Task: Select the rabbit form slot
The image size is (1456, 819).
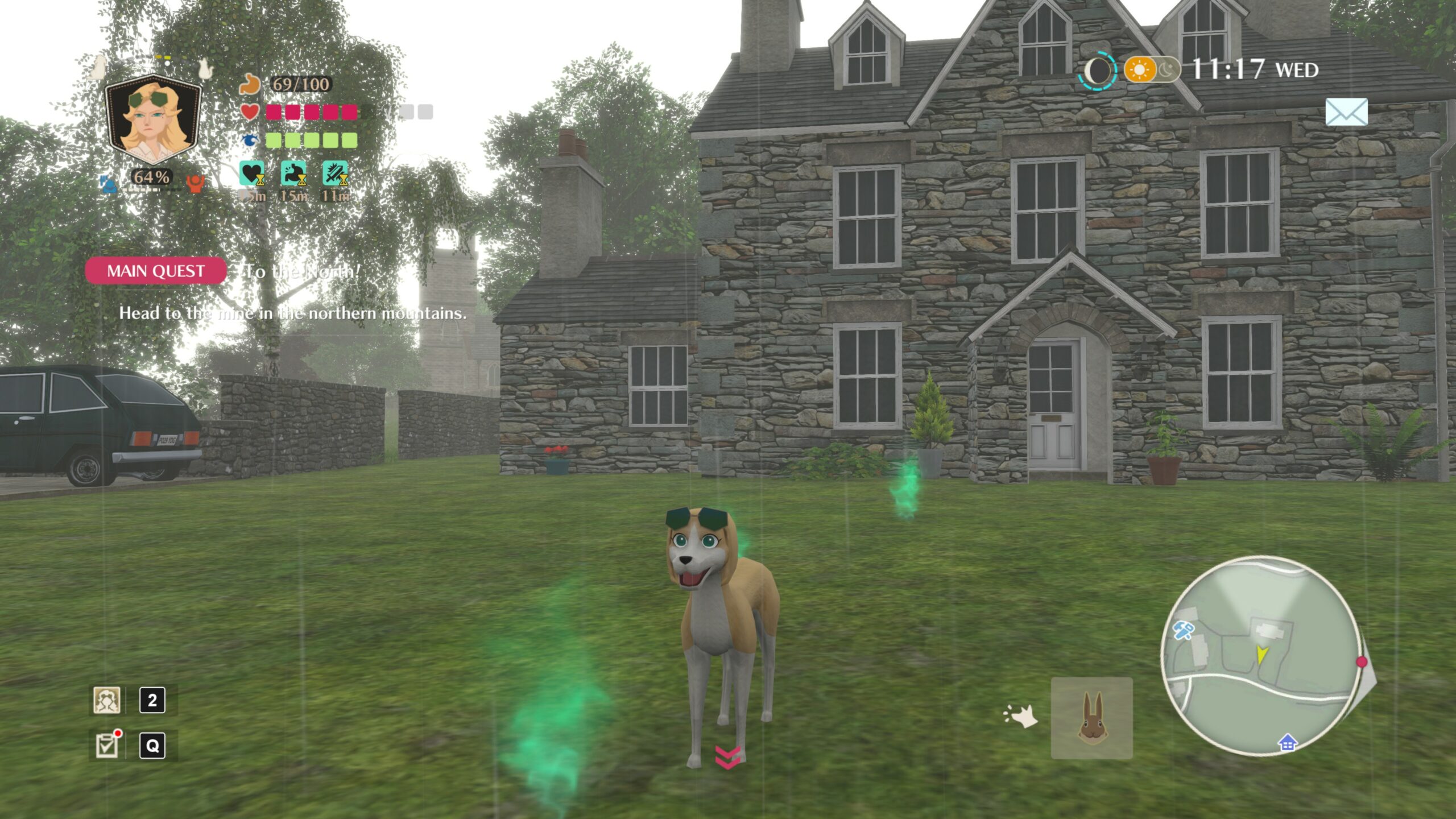Action: [x=1091, y=718]
